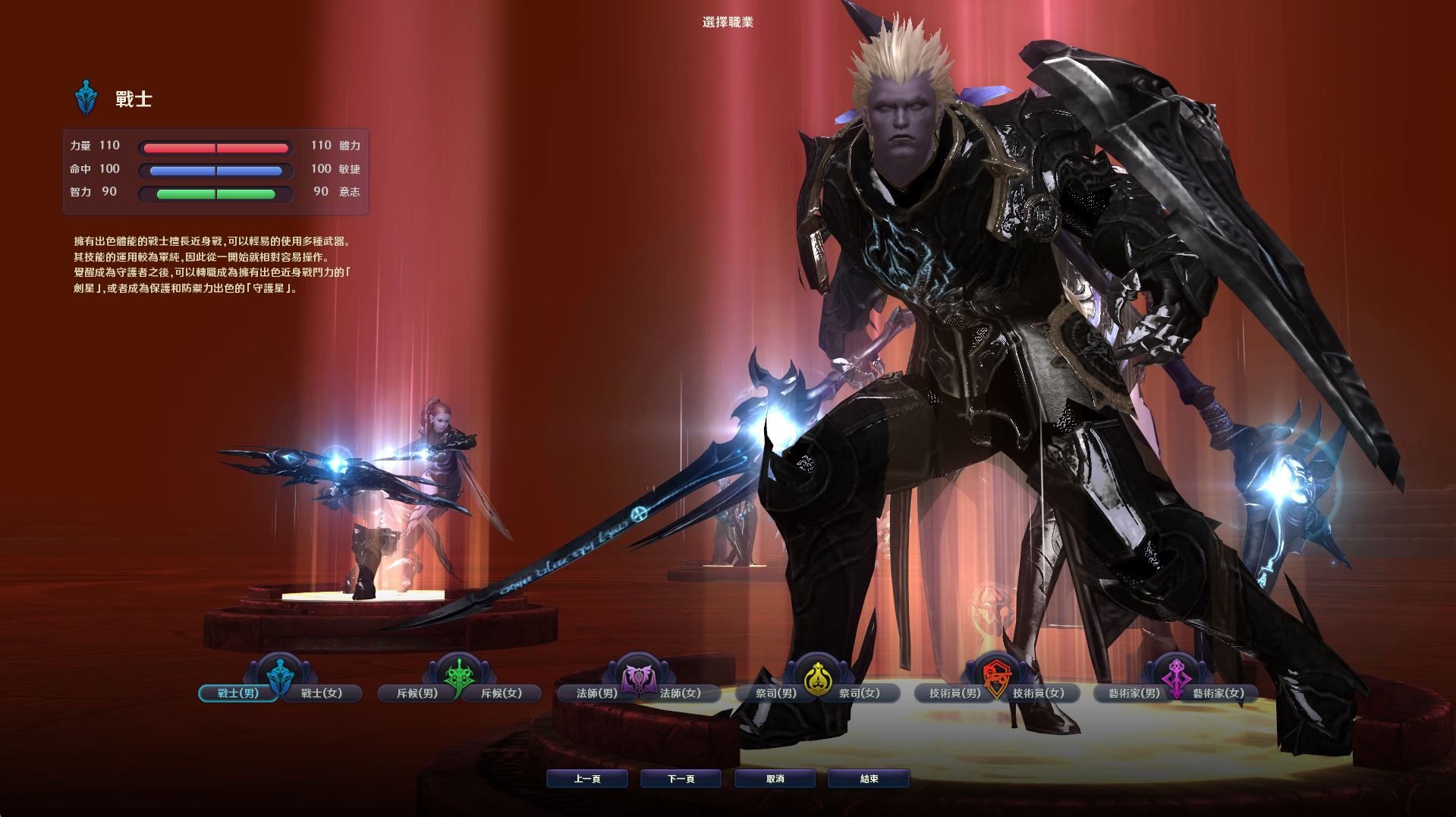Select the 斥候(女) female scout class
The width and height of the screenshot is (1456, 817).
[x=502, y=693]
